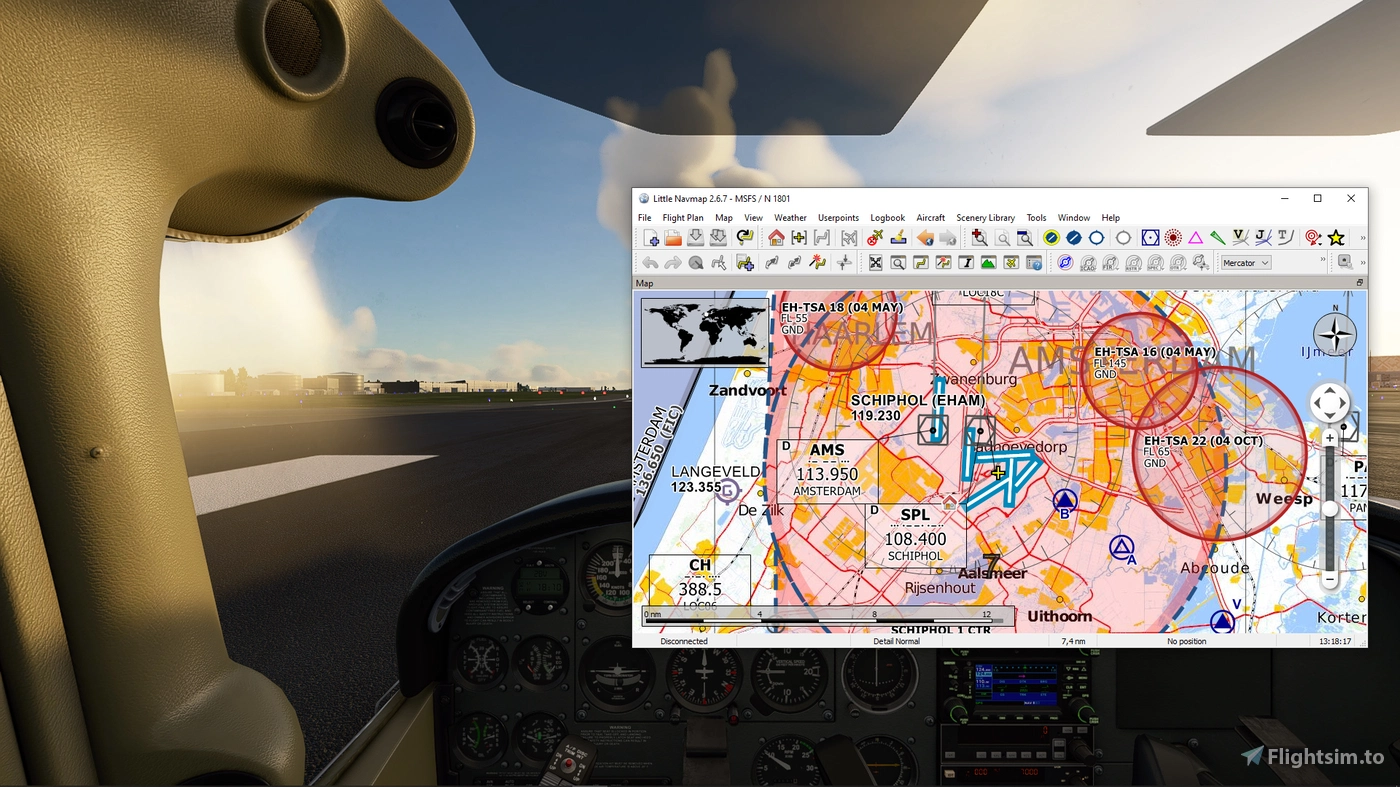Toggle restricted airspaces with the RSTR icon
Viewport: 1400px width, 787px height.
coord(1133,262)
